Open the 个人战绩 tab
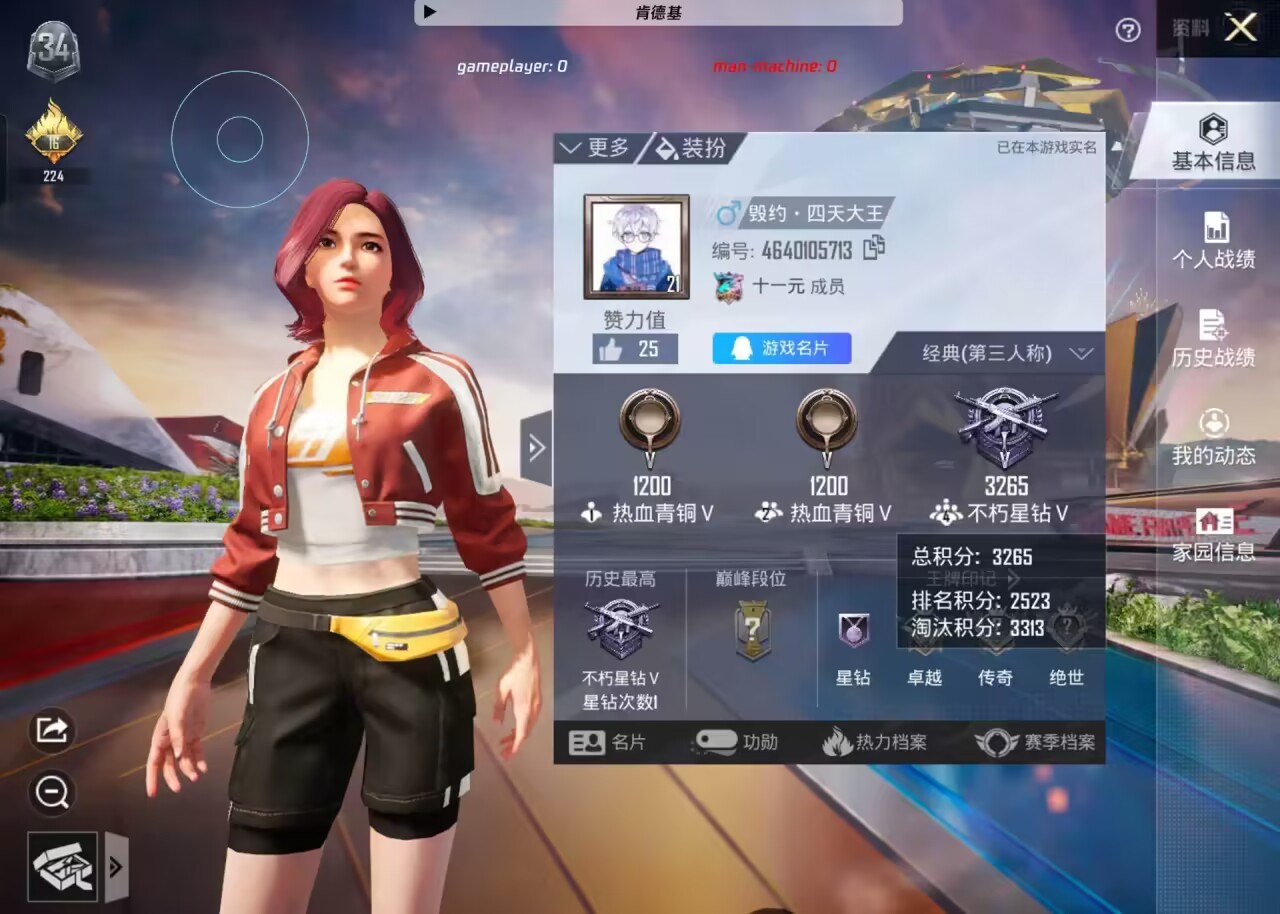The height and width of the screenshot is (914, 1280). click(x=1213, y=241)
